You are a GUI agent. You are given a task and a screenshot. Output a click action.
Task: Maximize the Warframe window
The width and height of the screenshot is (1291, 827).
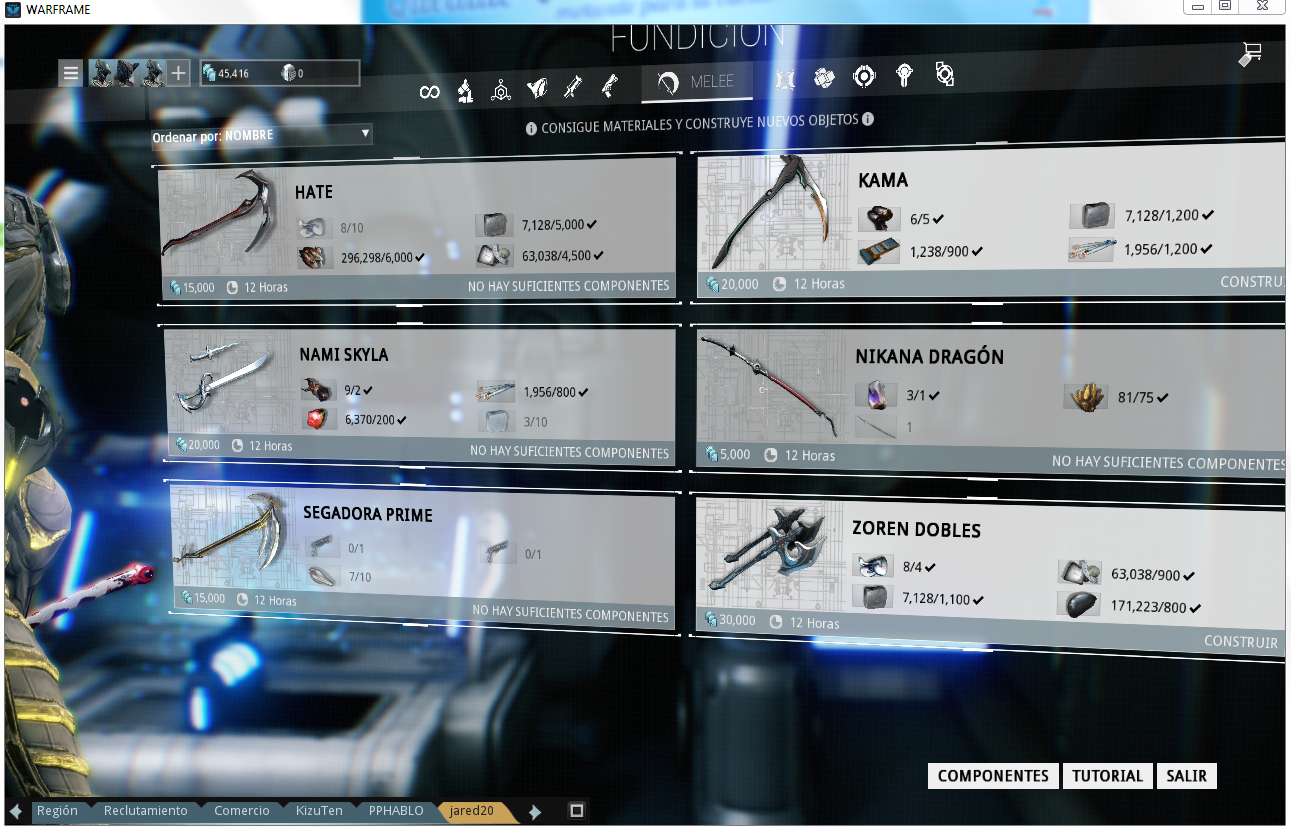[1225, 6]
